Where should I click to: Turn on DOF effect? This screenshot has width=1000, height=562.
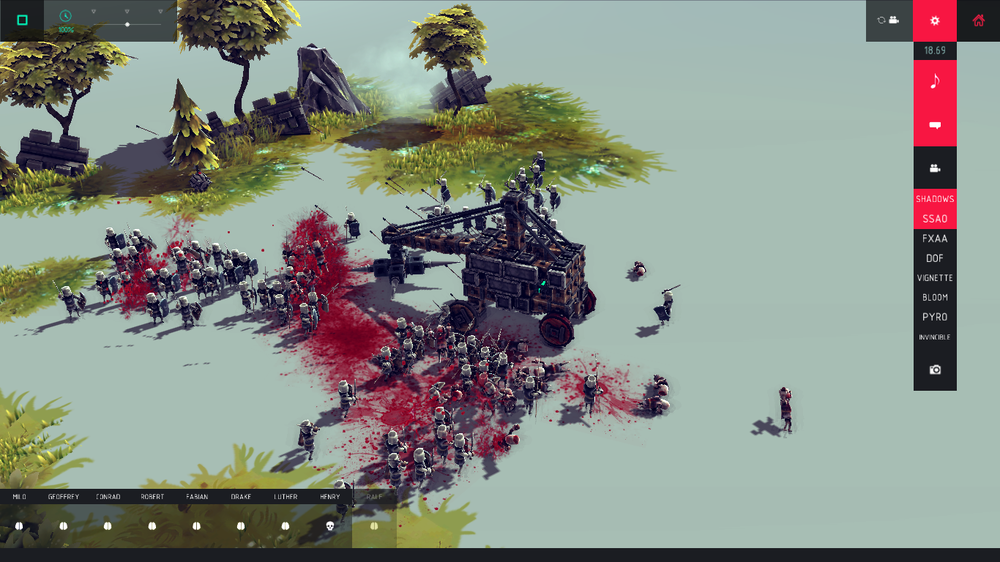coord(935,258)
